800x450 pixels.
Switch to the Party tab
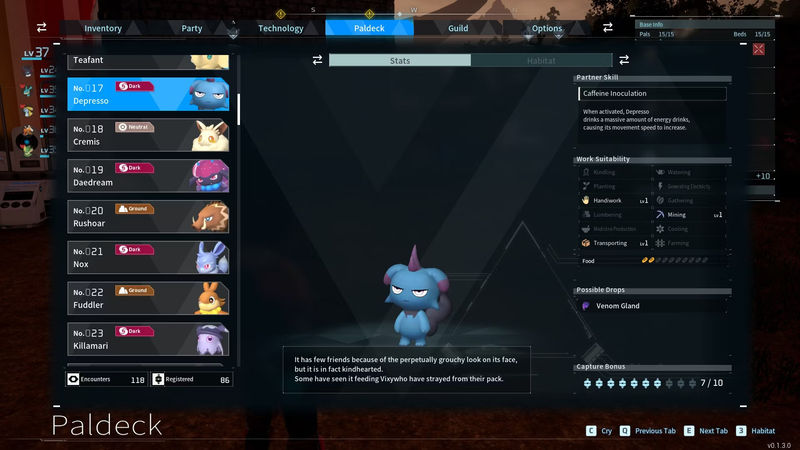(x=192, y=28)
